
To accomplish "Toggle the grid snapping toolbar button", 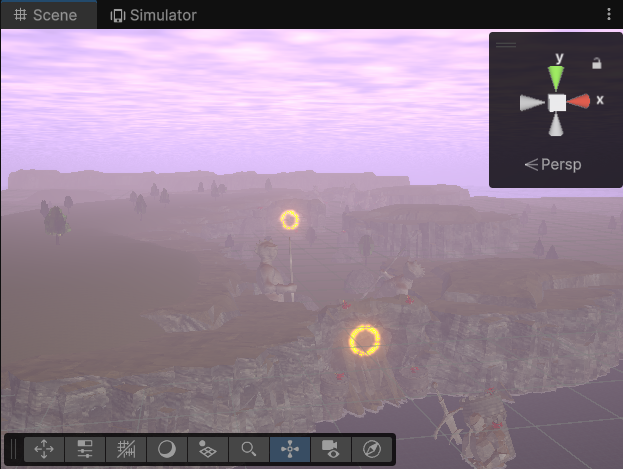I will 127,449.
